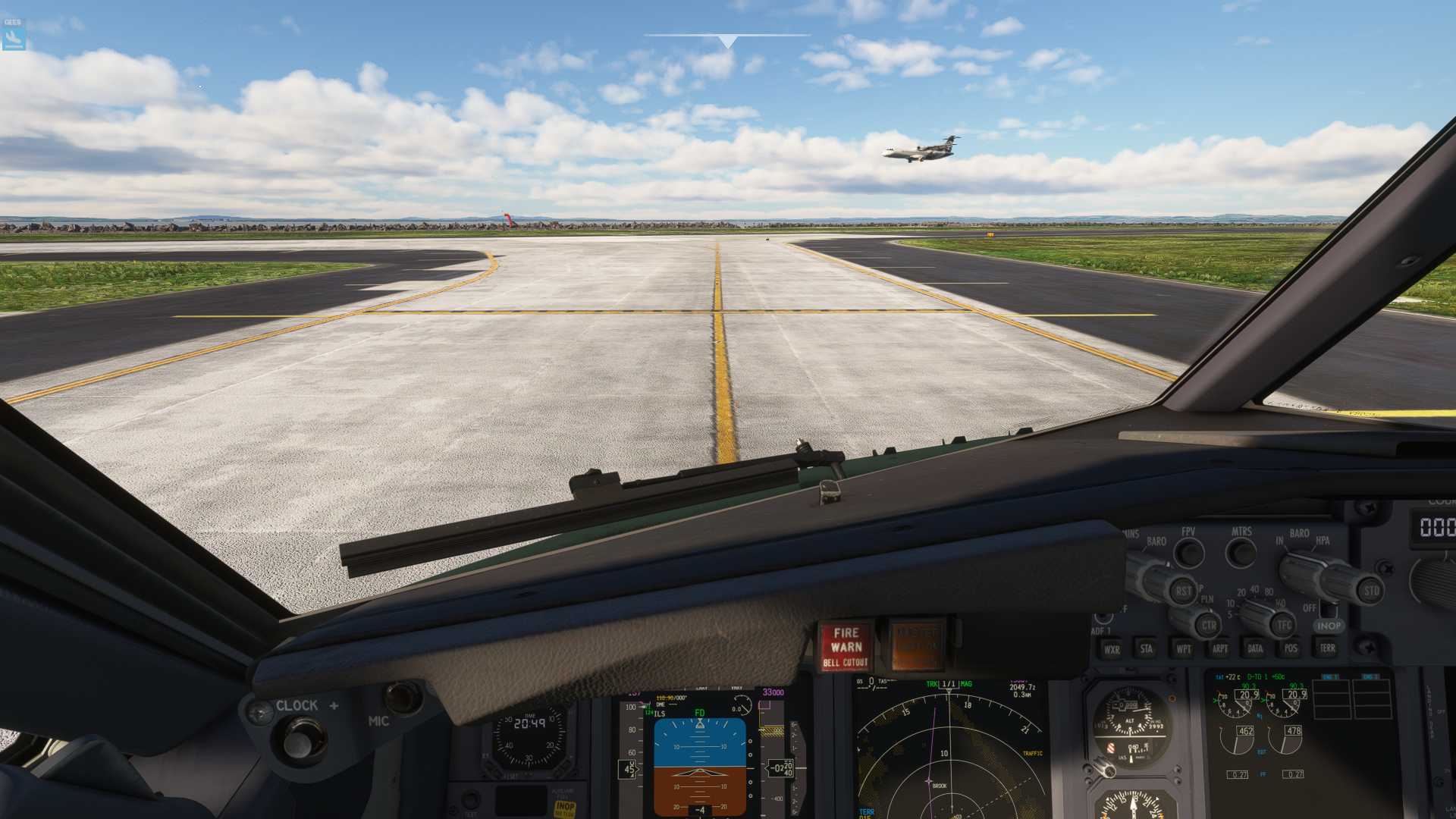Click the GEES landing overlay icon
The height and width of the screenshot is (819, 1456).
click(14, 34)
